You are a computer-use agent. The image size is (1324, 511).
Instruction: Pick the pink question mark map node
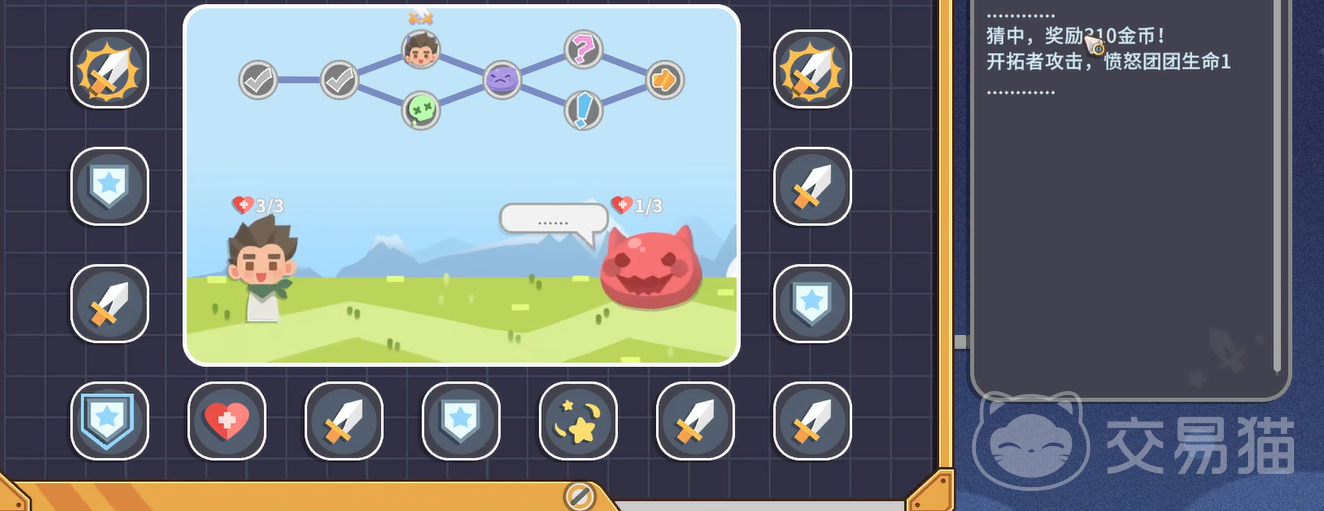(583, 48)
